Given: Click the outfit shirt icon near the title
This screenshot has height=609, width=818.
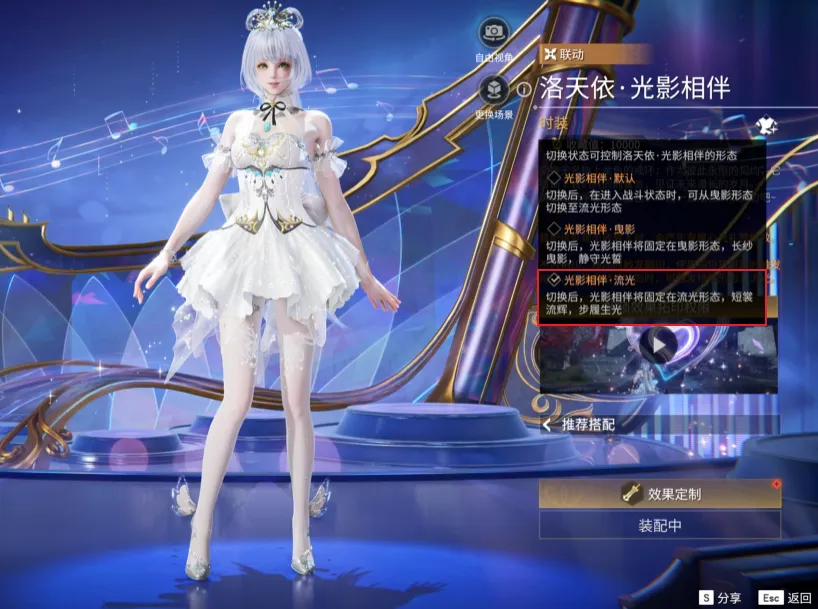Looking at the screenshot, I should pyautogui.click(x=768, y=123).
